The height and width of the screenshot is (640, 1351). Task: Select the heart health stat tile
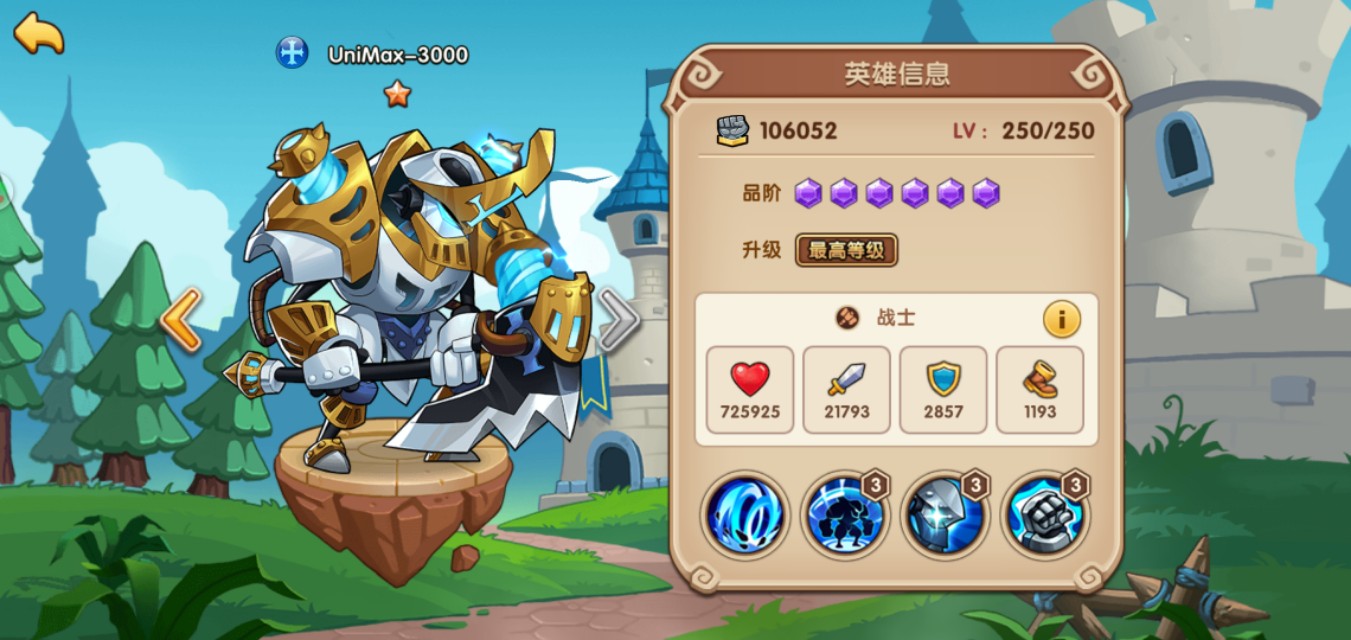[749, 389]
